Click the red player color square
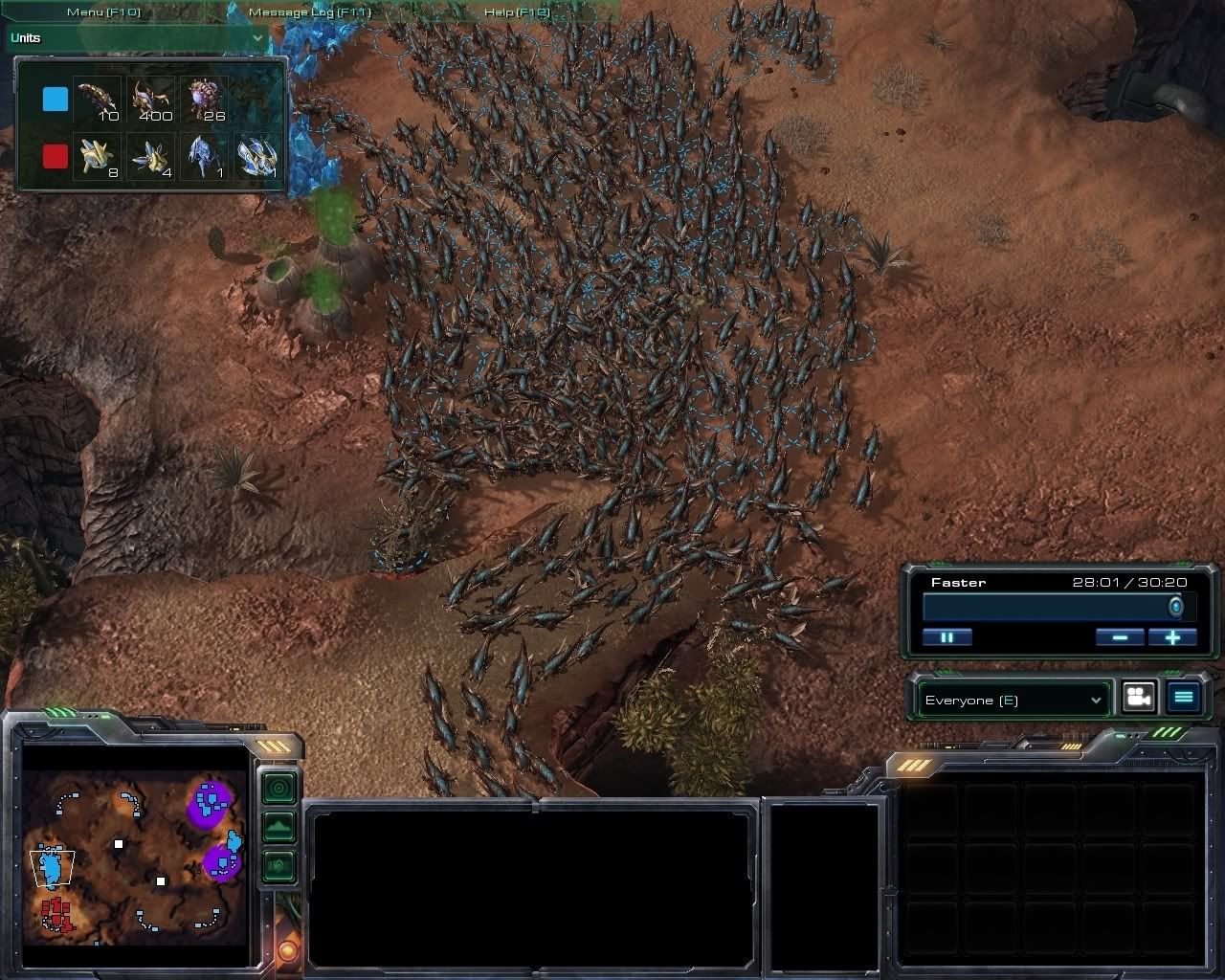Viewport: 1225px width, 980px height. 56,156
